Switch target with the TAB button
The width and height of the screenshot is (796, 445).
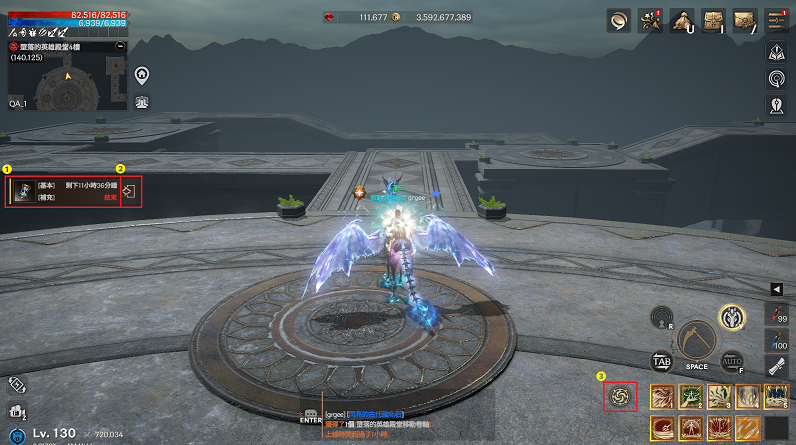[x=662, y=361]
